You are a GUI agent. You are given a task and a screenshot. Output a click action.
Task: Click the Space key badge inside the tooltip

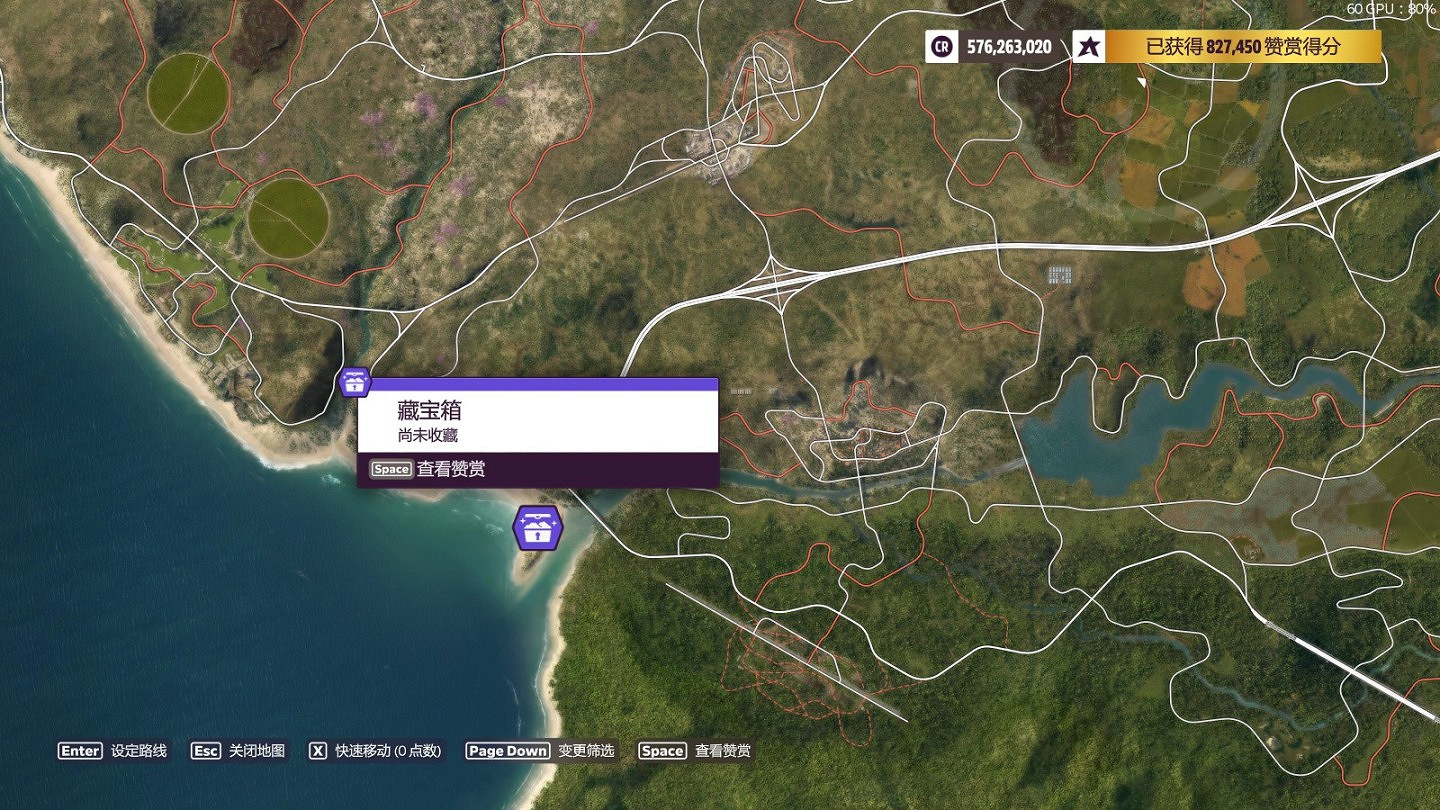pos(390,468)
